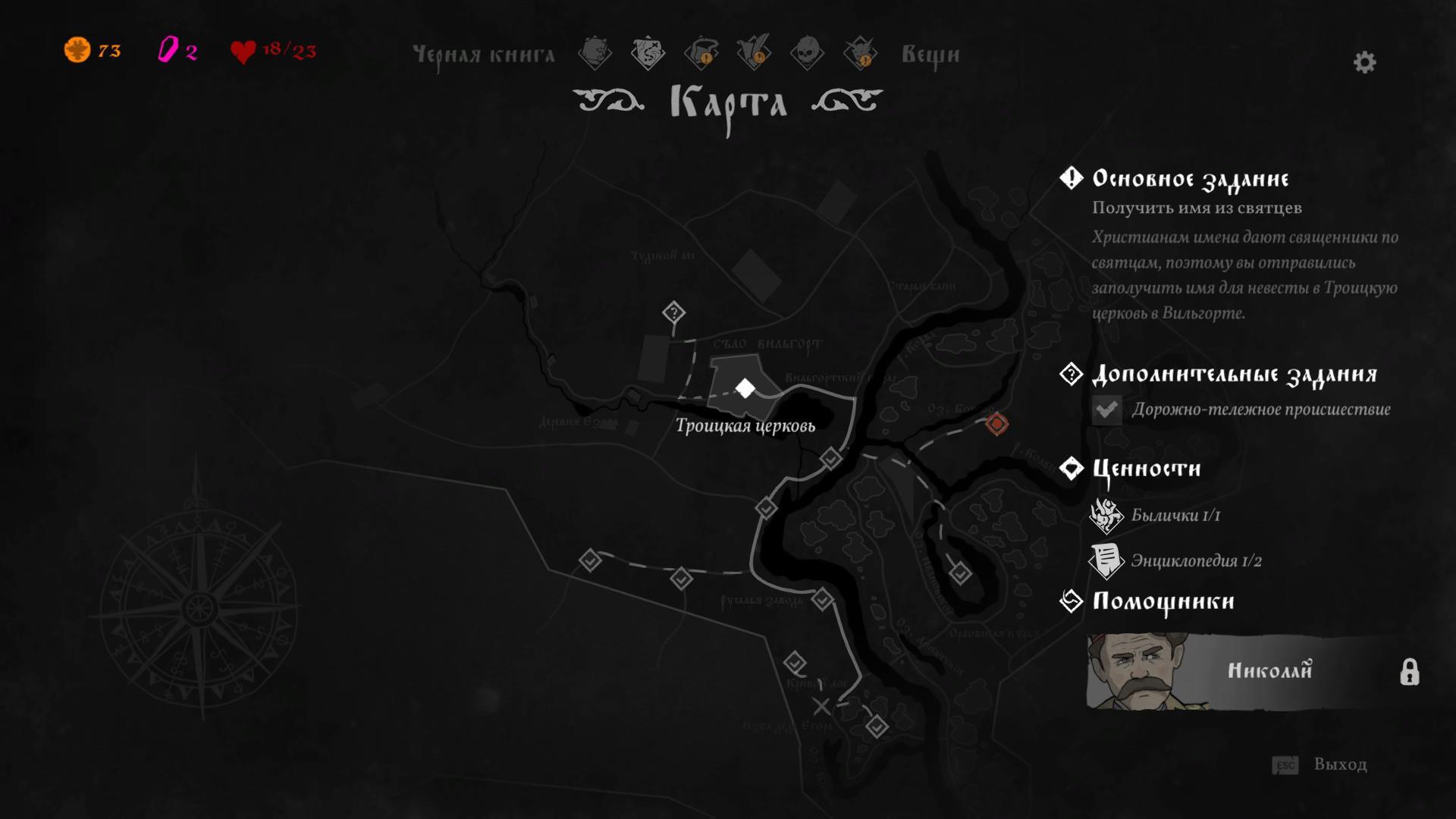
Task: Open the Былички 1/1 entry
Action: pos(1175,516)
